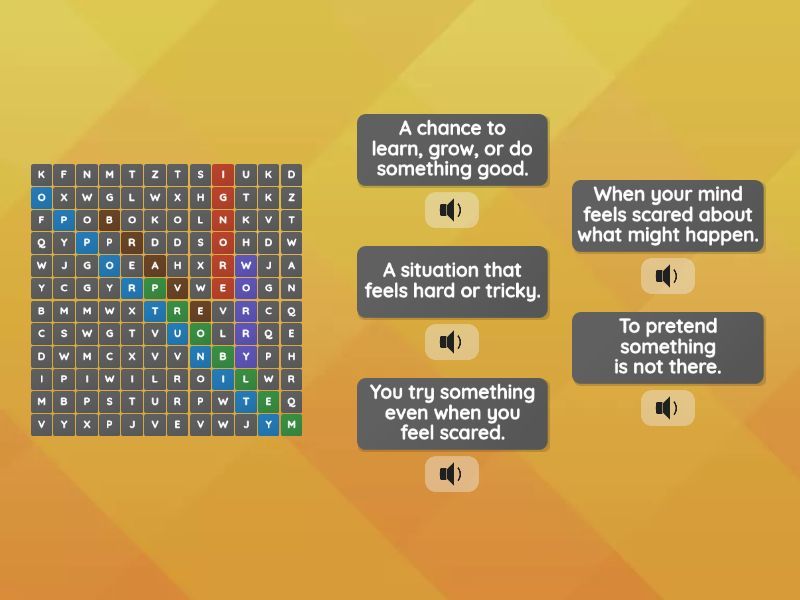Click the green M letter tile
The image size is (800, 600).
tap(291, 425)
